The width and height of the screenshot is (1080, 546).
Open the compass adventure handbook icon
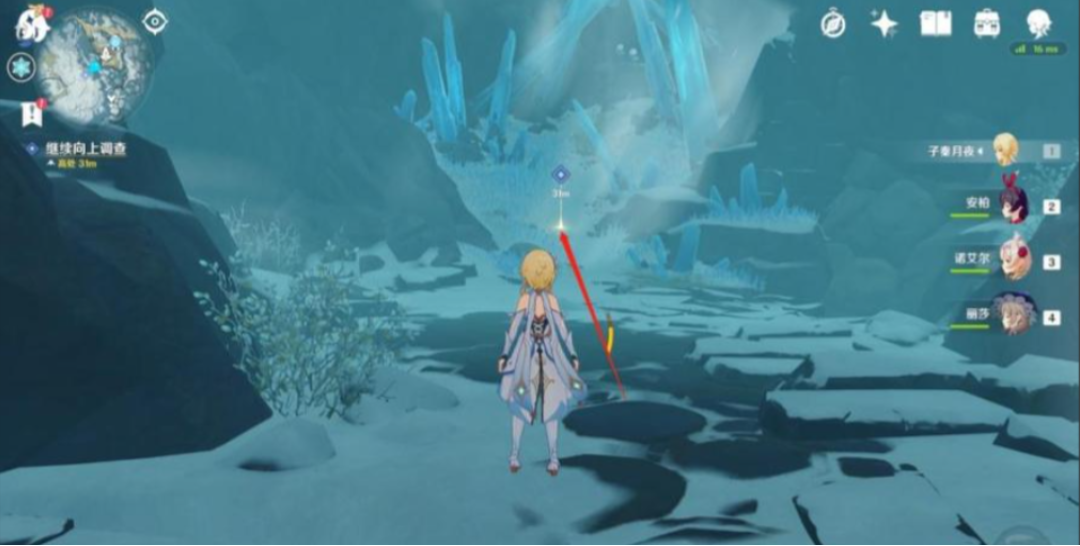tap(833, 24)
